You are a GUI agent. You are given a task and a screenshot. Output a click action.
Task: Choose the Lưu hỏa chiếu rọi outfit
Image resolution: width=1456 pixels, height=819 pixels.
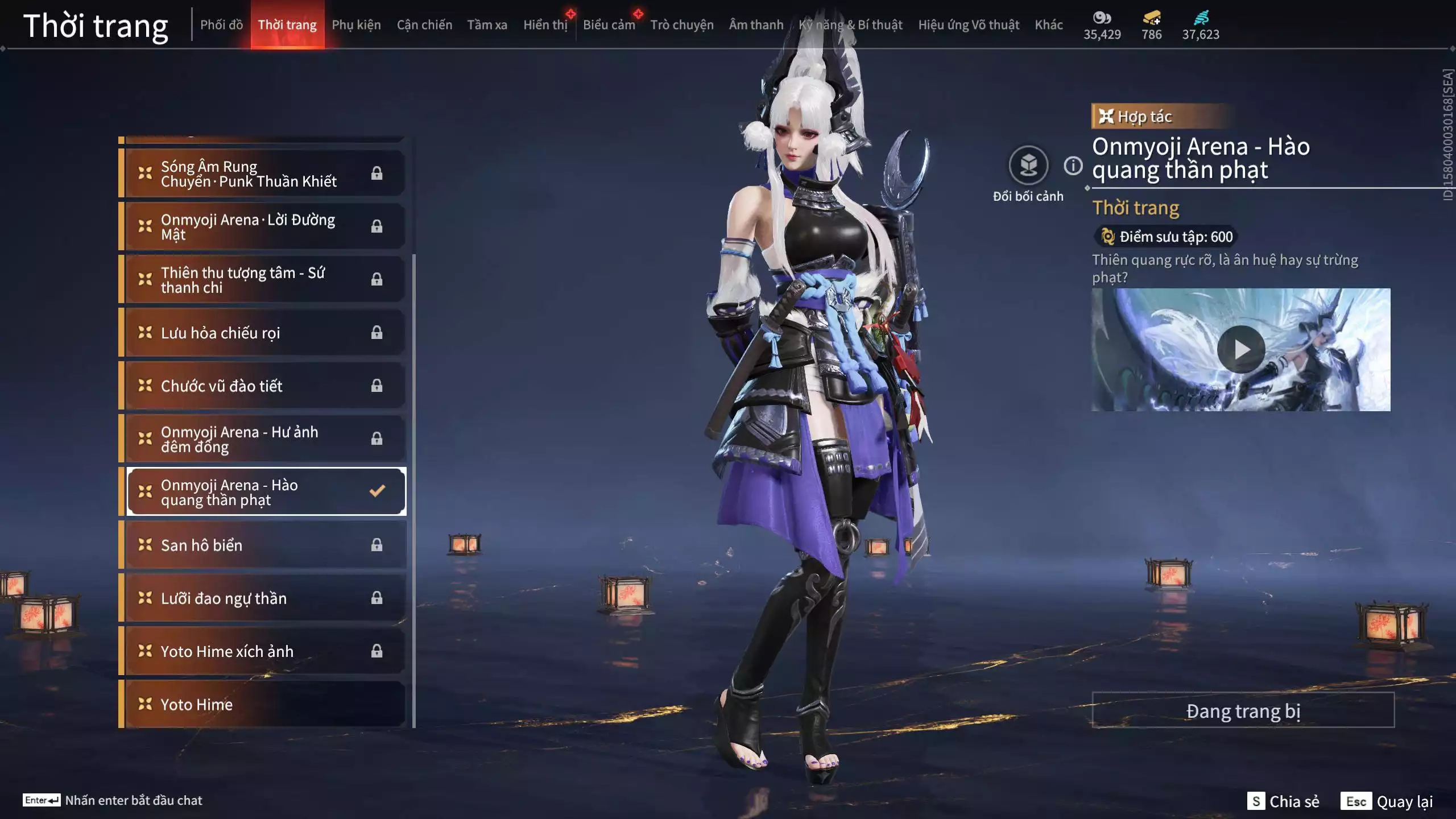tap(264, 333)
